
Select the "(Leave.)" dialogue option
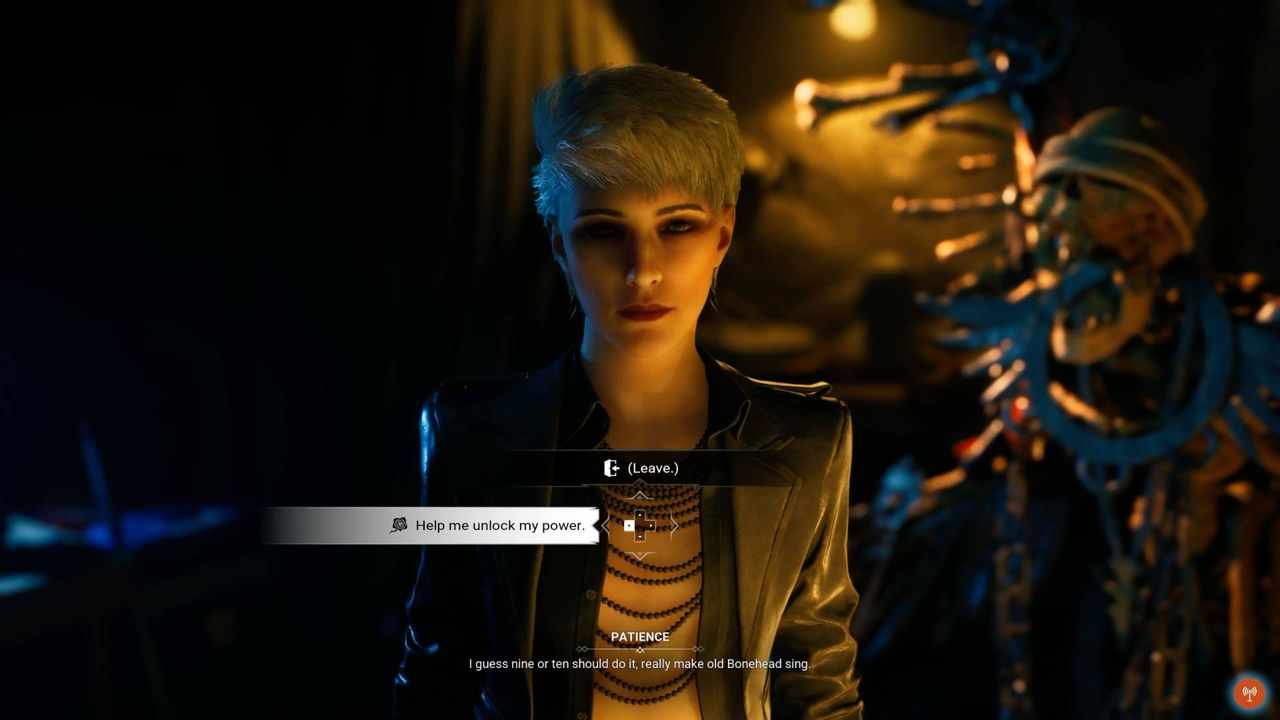[653, 466]
